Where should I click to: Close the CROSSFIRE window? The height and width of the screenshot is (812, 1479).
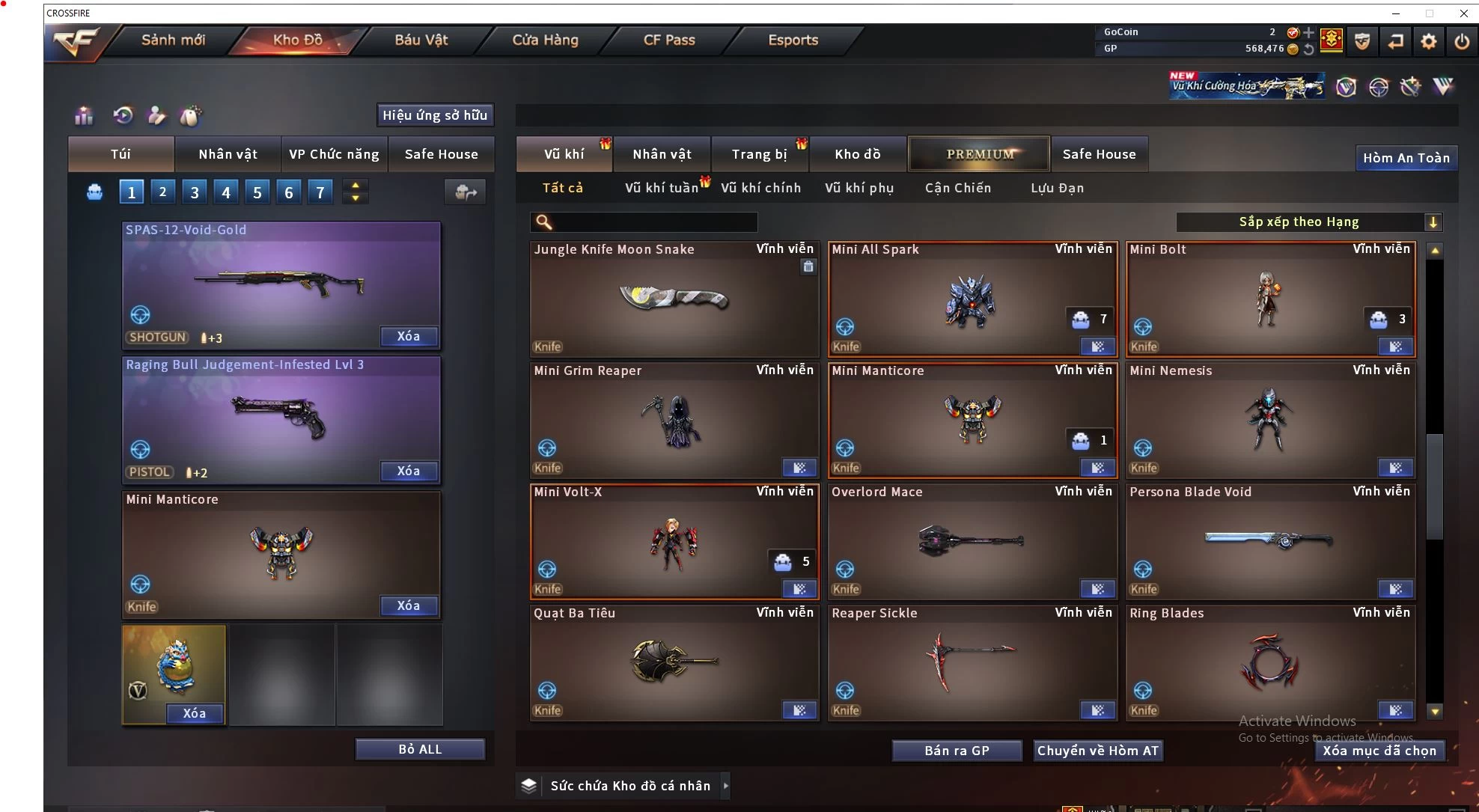point(1463,13)
